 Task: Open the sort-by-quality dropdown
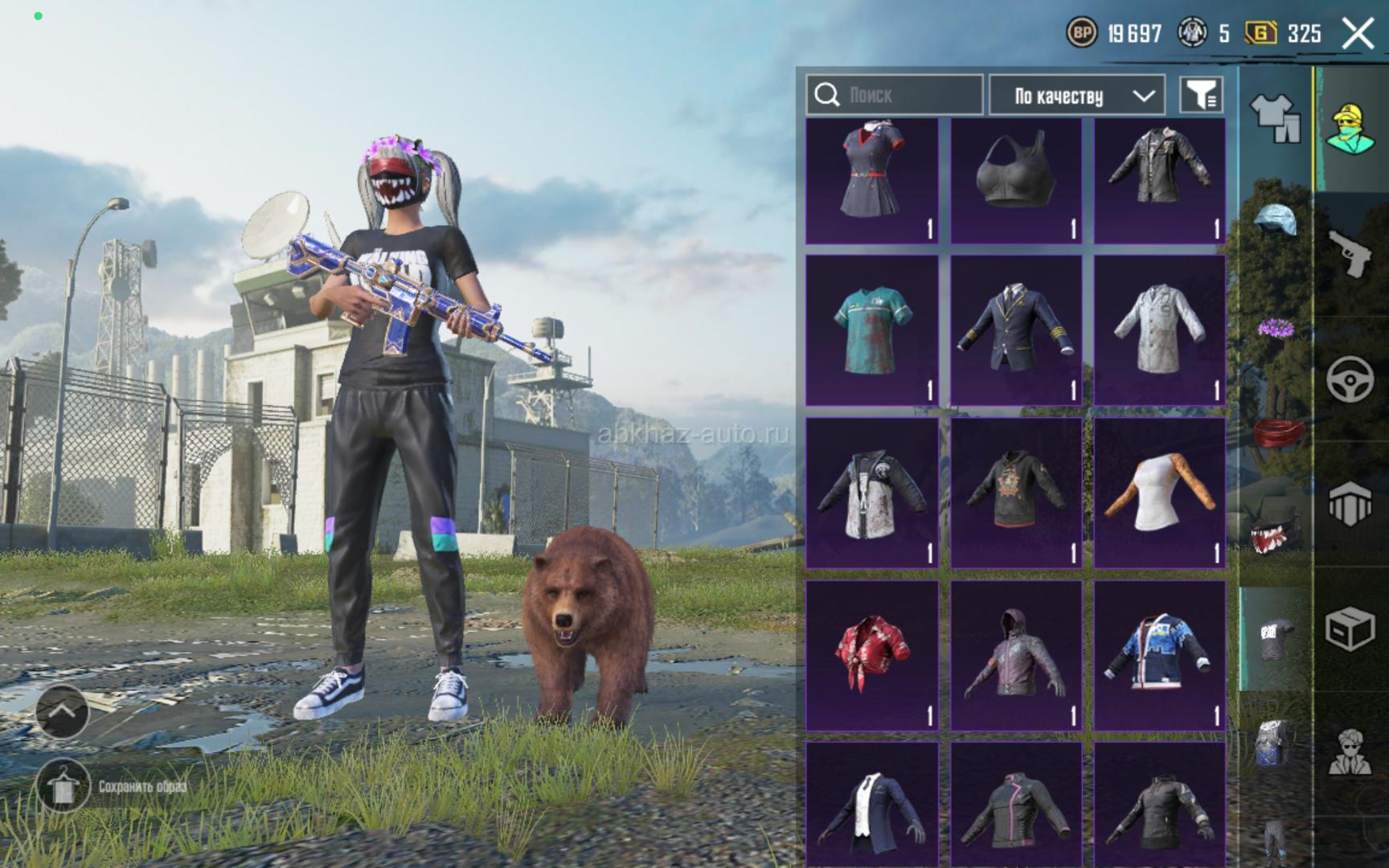(1076, 96)
